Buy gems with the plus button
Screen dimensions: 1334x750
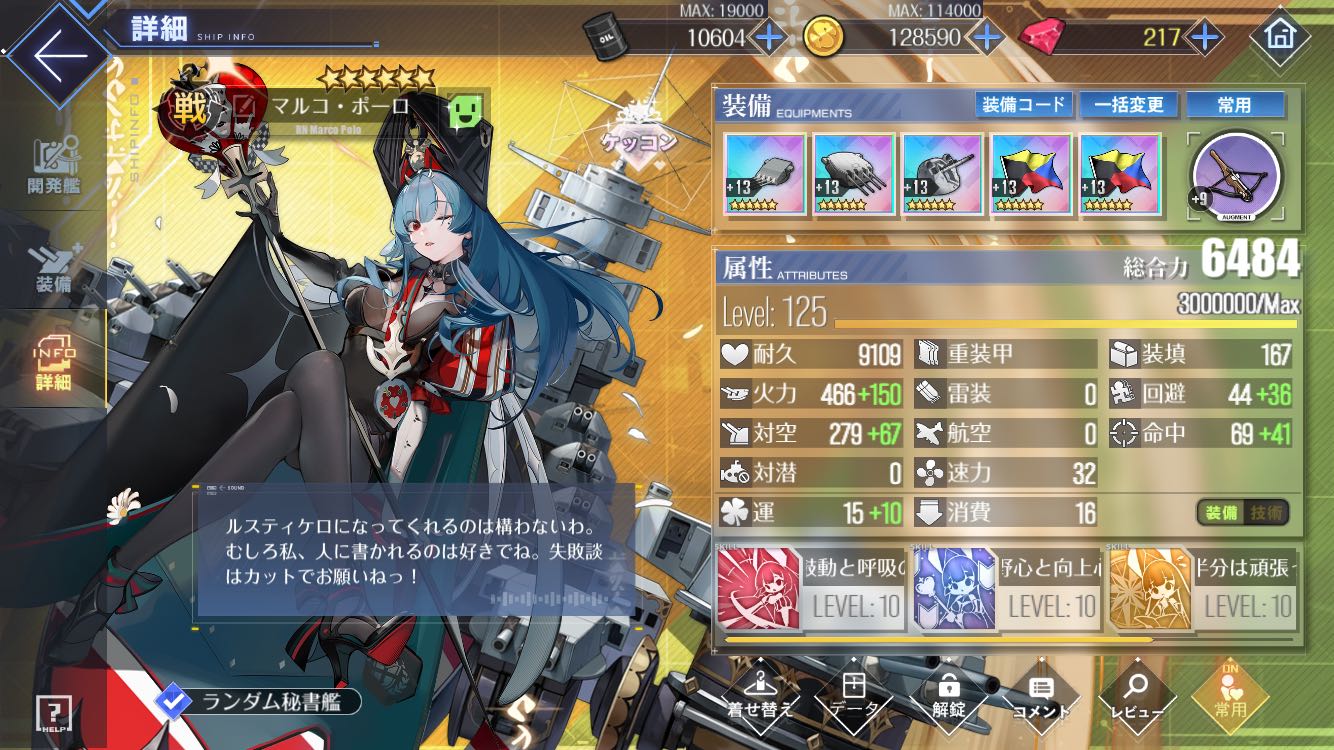(x=1205, y=38)
